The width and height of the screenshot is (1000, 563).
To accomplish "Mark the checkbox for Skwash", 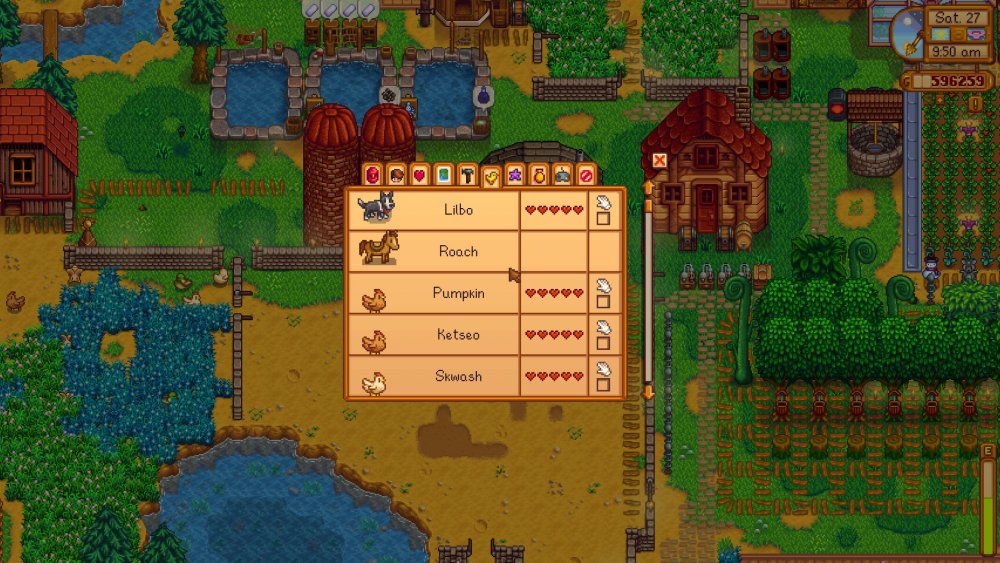I will [x=603, y=384].
